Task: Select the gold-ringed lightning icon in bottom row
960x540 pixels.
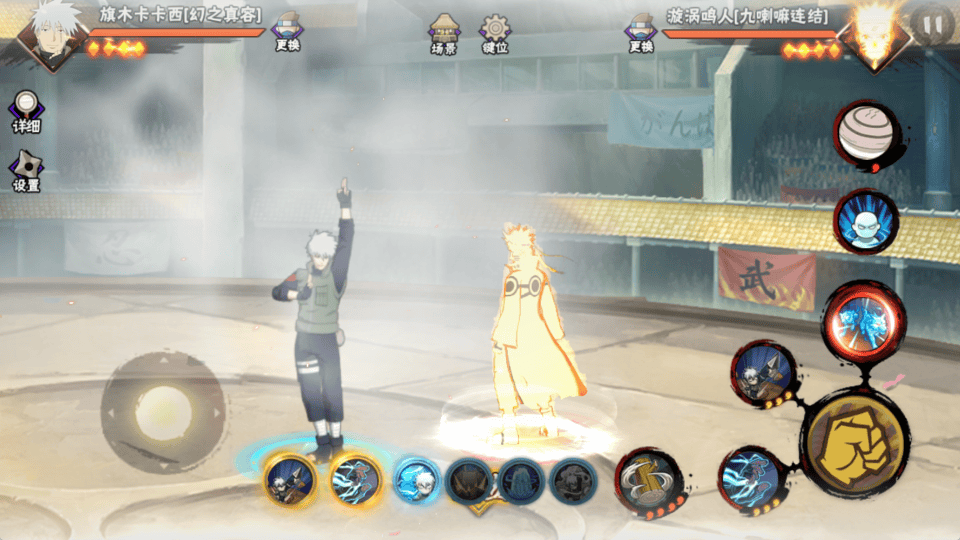Action: pyautogui.click(x=355, y=481)
